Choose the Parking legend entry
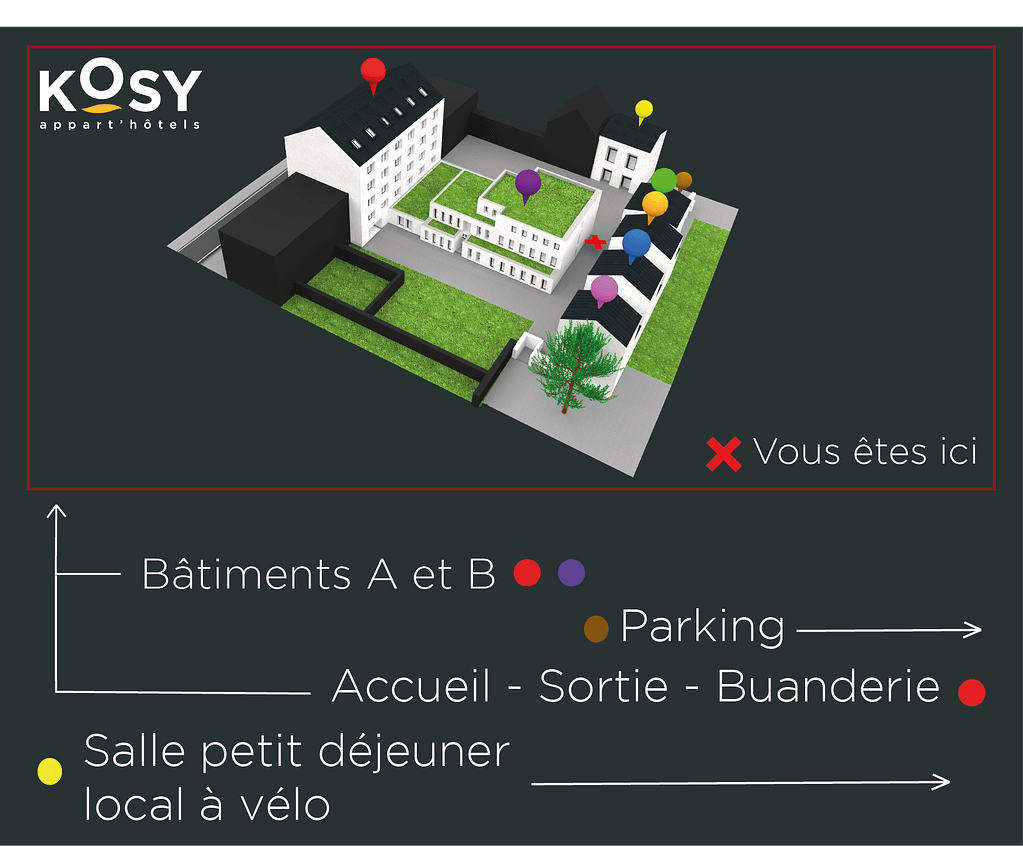This screenshot has height=846, width=1023. (702, 627)
